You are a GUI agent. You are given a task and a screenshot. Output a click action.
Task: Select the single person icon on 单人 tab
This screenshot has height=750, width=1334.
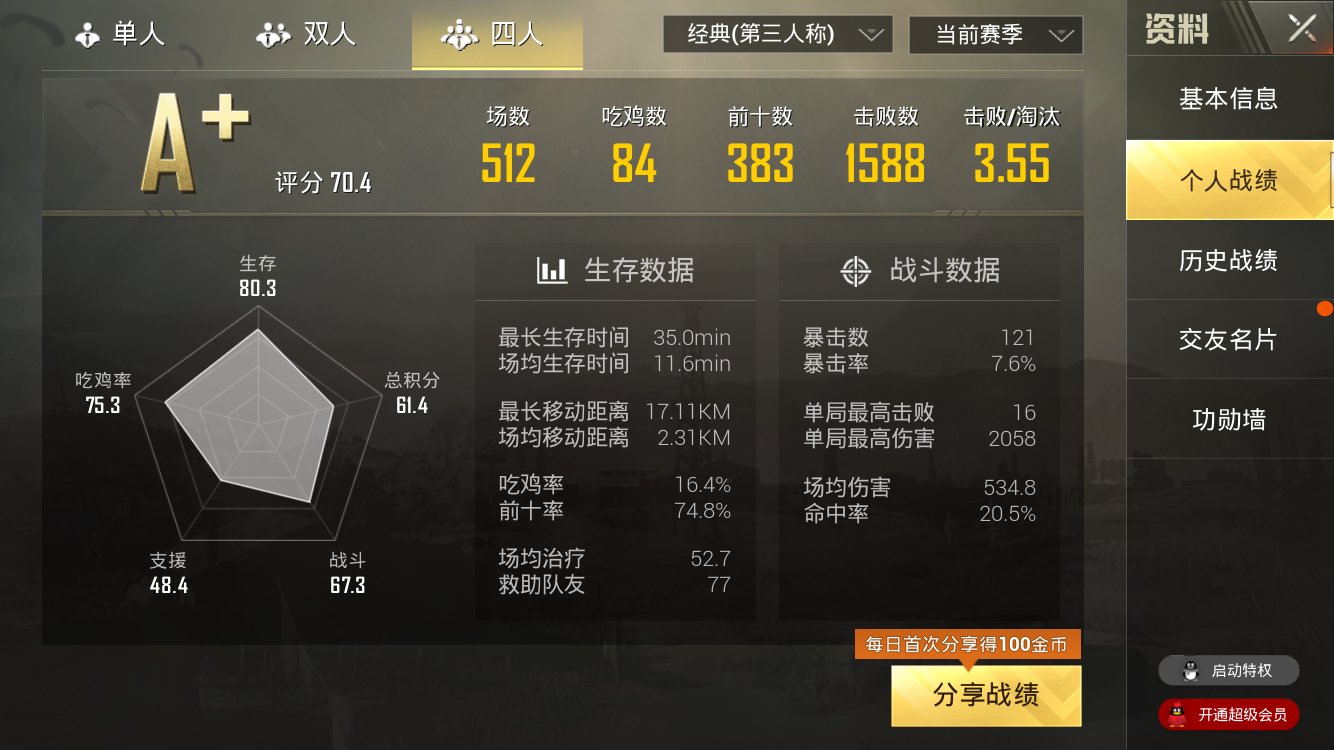[x=88, y=33]
